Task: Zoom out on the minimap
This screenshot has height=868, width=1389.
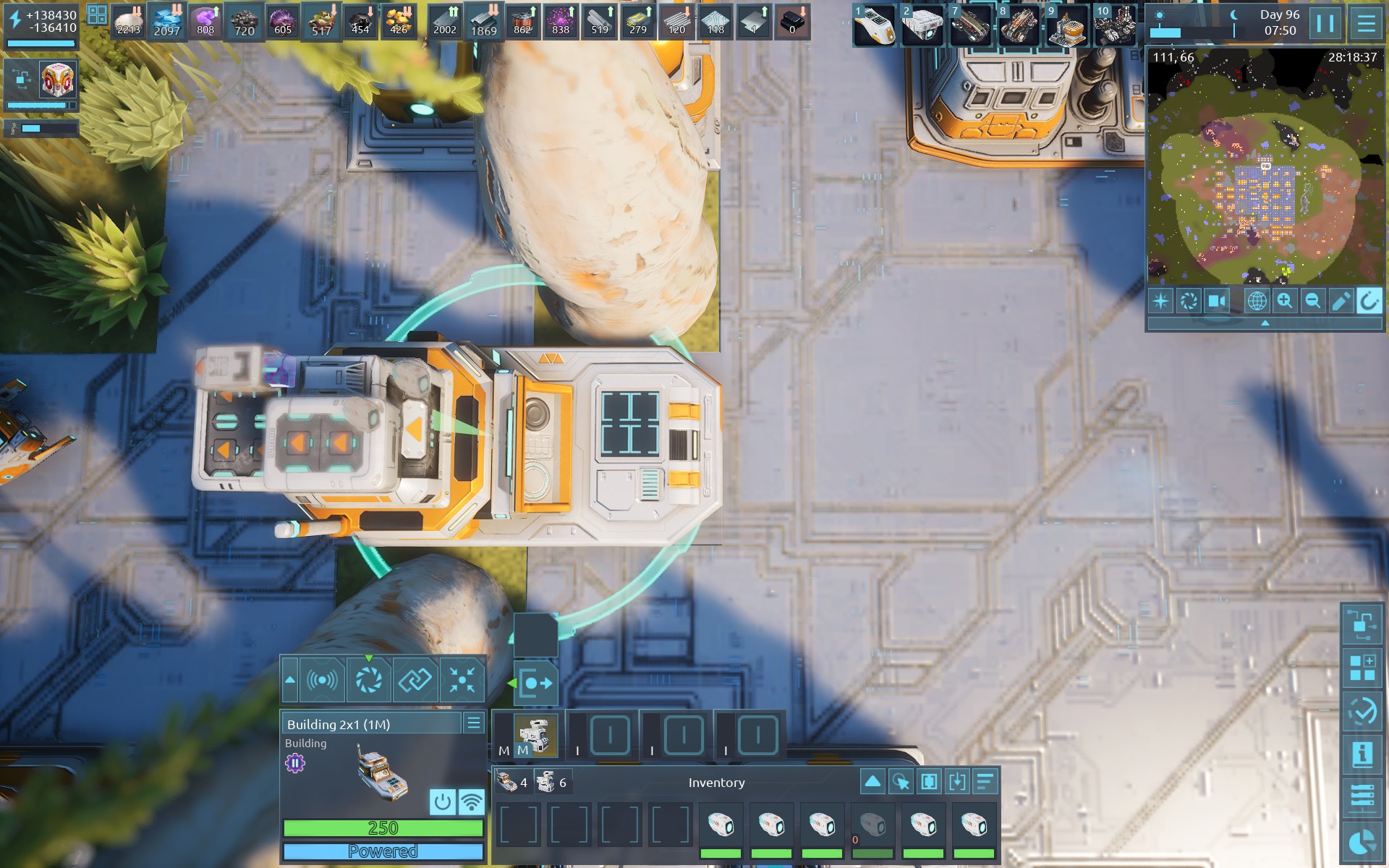Action: [1312, 301]
